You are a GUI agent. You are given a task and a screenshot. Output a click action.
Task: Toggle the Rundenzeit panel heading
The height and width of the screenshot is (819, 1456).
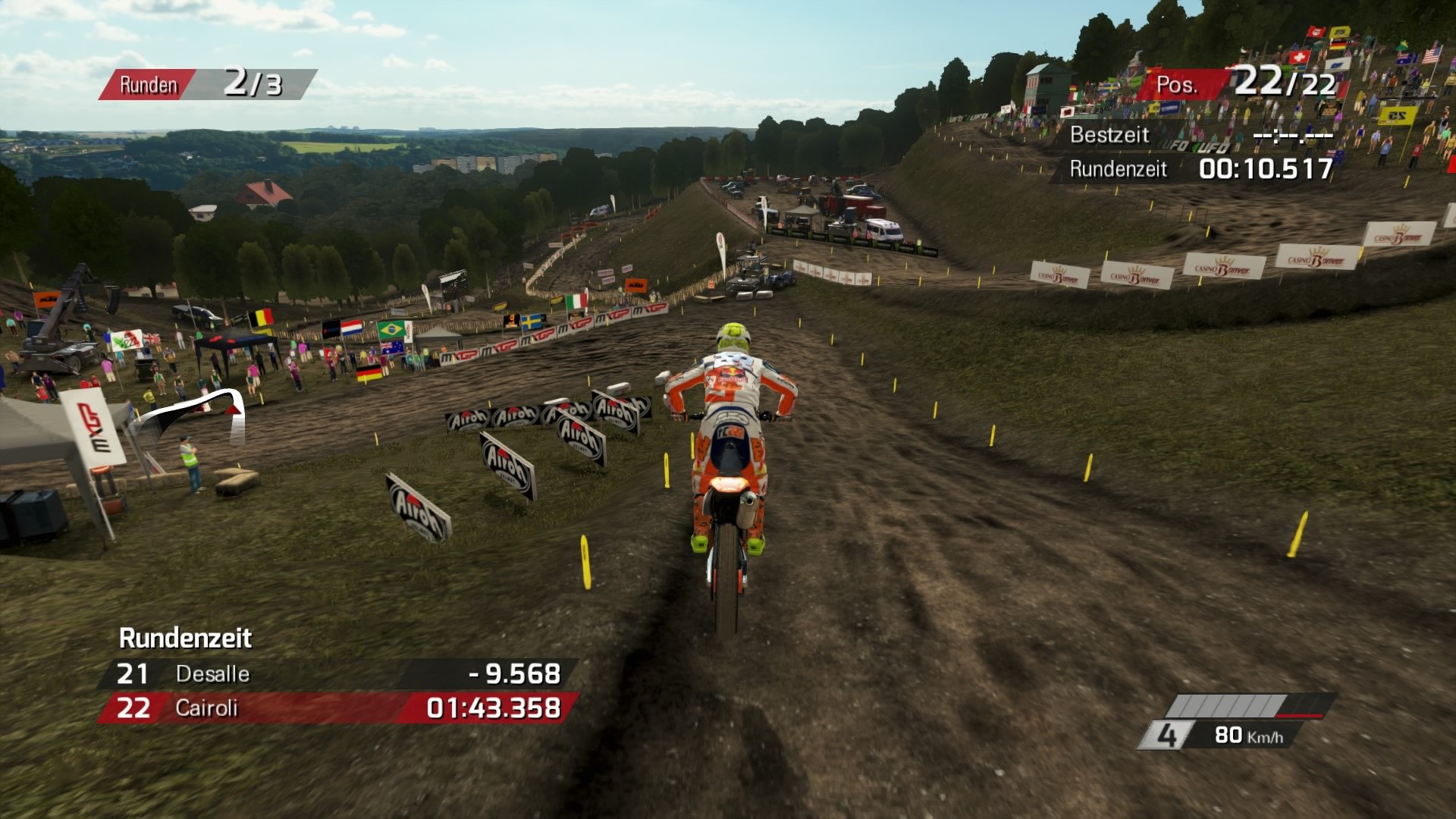(x=186, y=639)
